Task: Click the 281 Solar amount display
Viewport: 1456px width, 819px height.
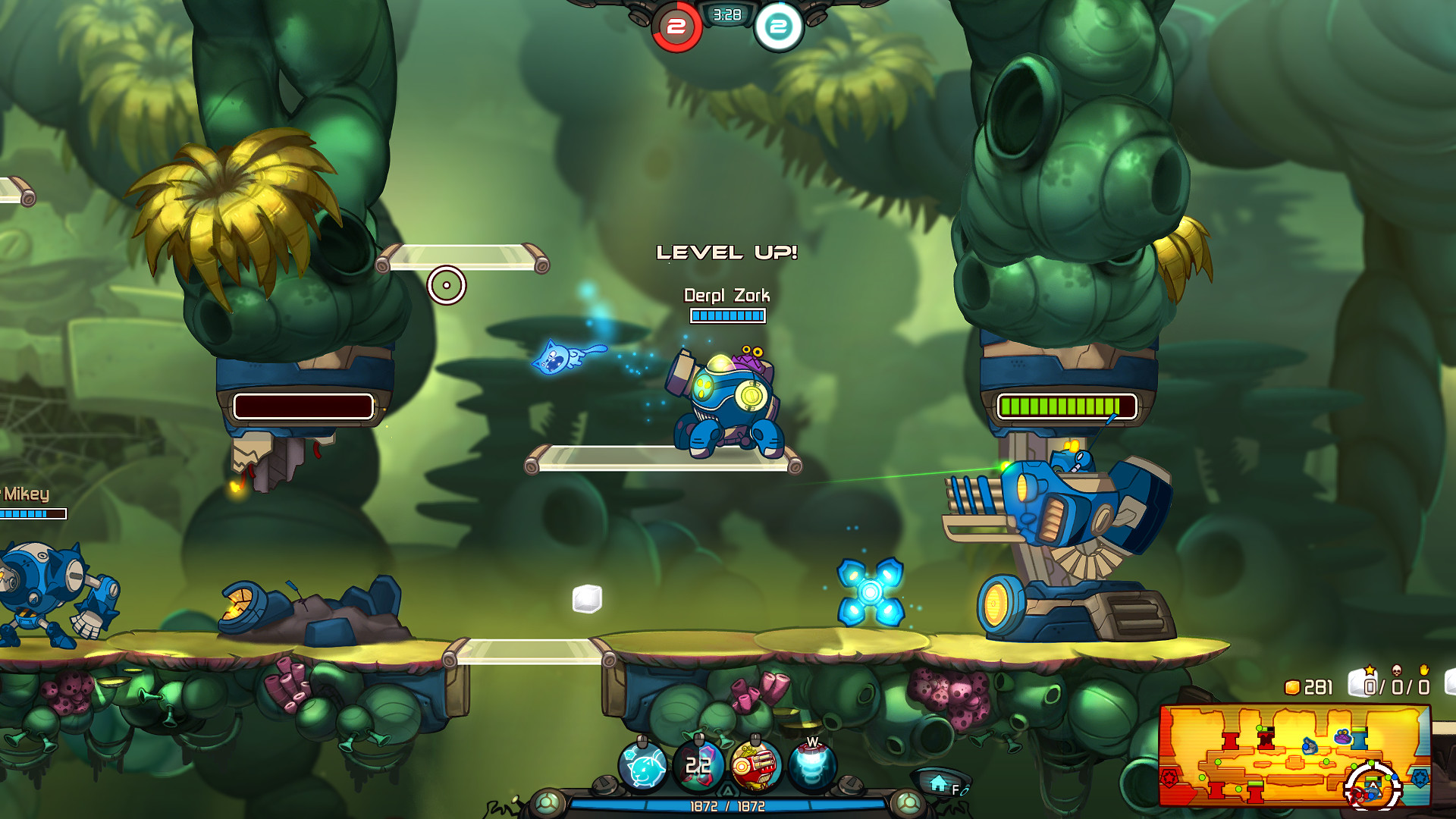Action: click(x=1317, y=687)
